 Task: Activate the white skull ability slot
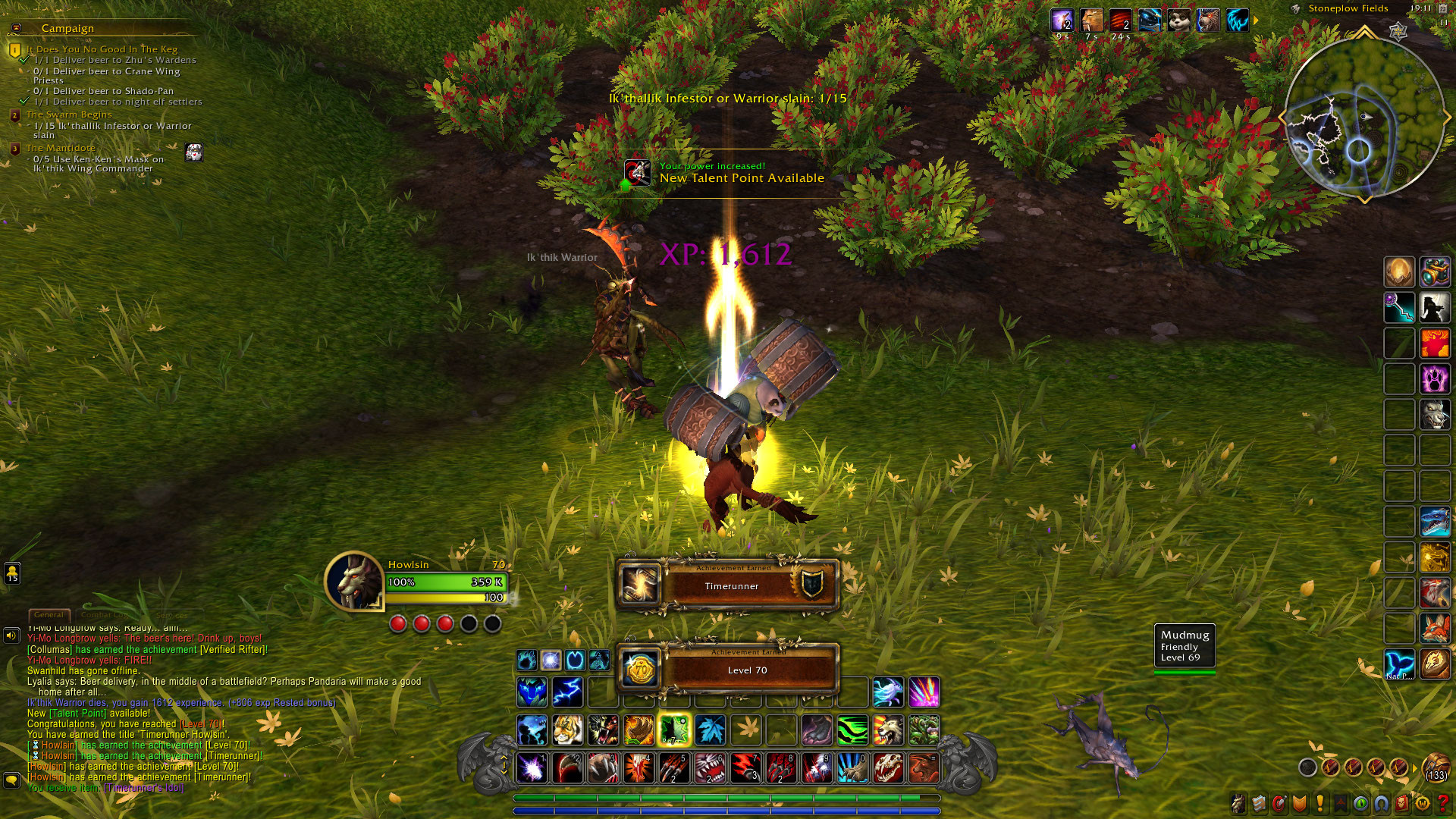(888, 768)
